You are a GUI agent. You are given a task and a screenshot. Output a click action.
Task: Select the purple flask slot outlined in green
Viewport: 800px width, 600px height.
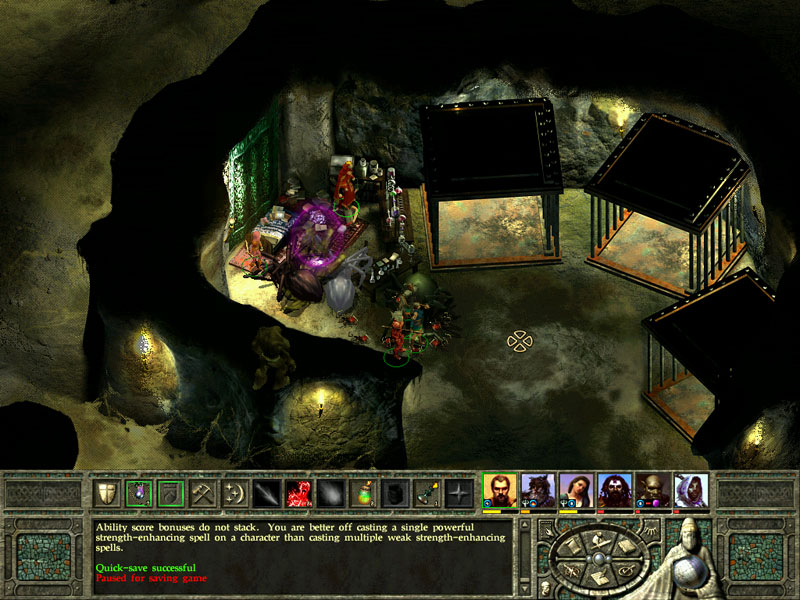[x=139, y=492]
